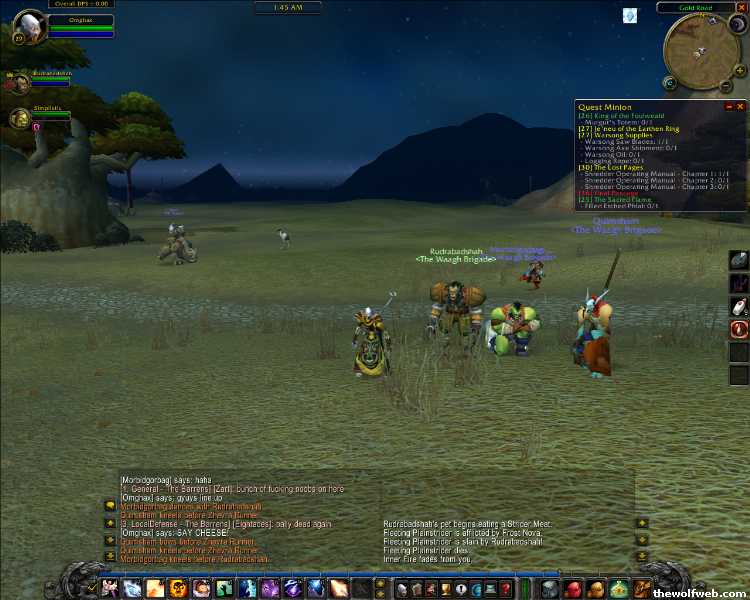Click the 1:45 AM clock display
The height and width of the screenshot is (600, 750).
(288, 8)
